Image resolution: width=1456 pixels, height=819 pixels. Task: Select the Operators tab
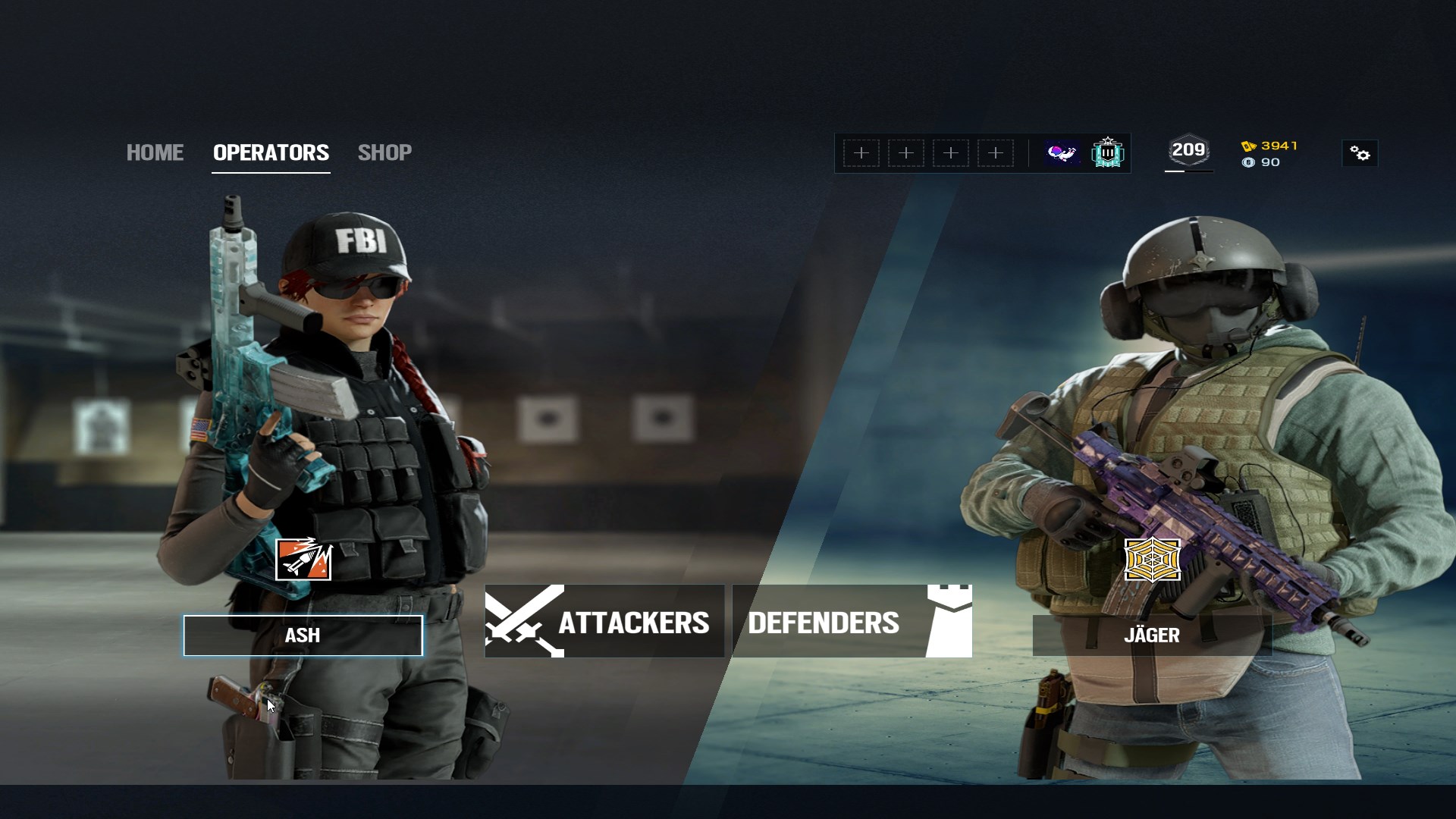coord(271,152)
